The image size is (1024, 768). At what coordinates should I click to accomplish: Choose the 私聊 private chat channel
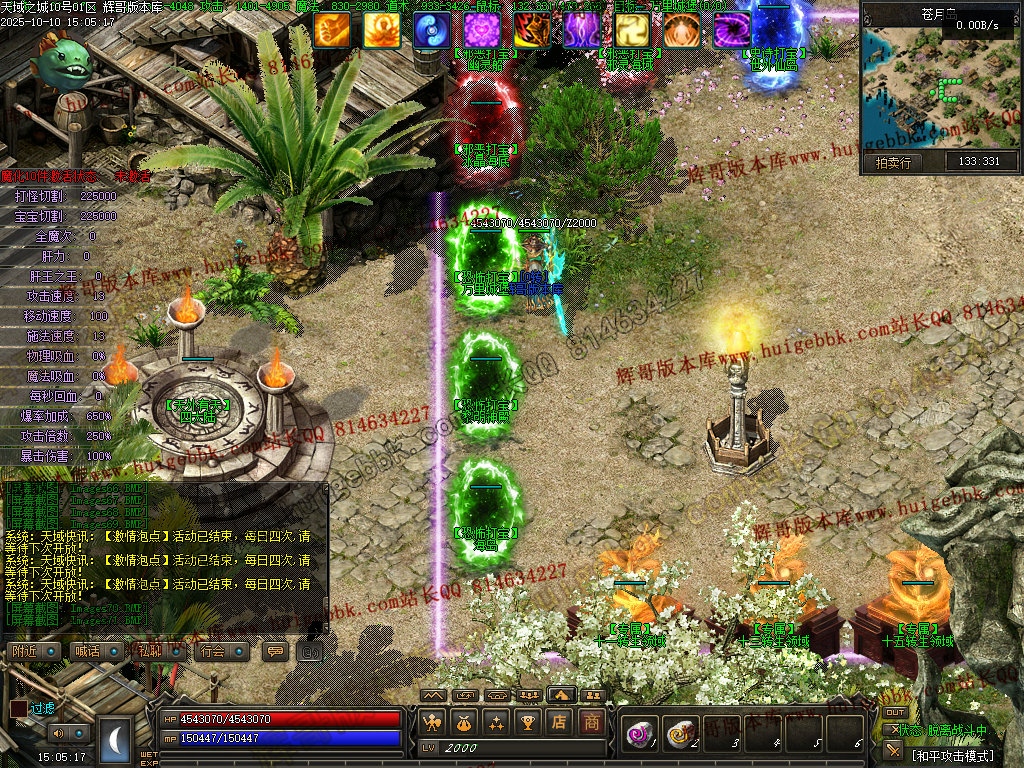(x=152, y=651)
